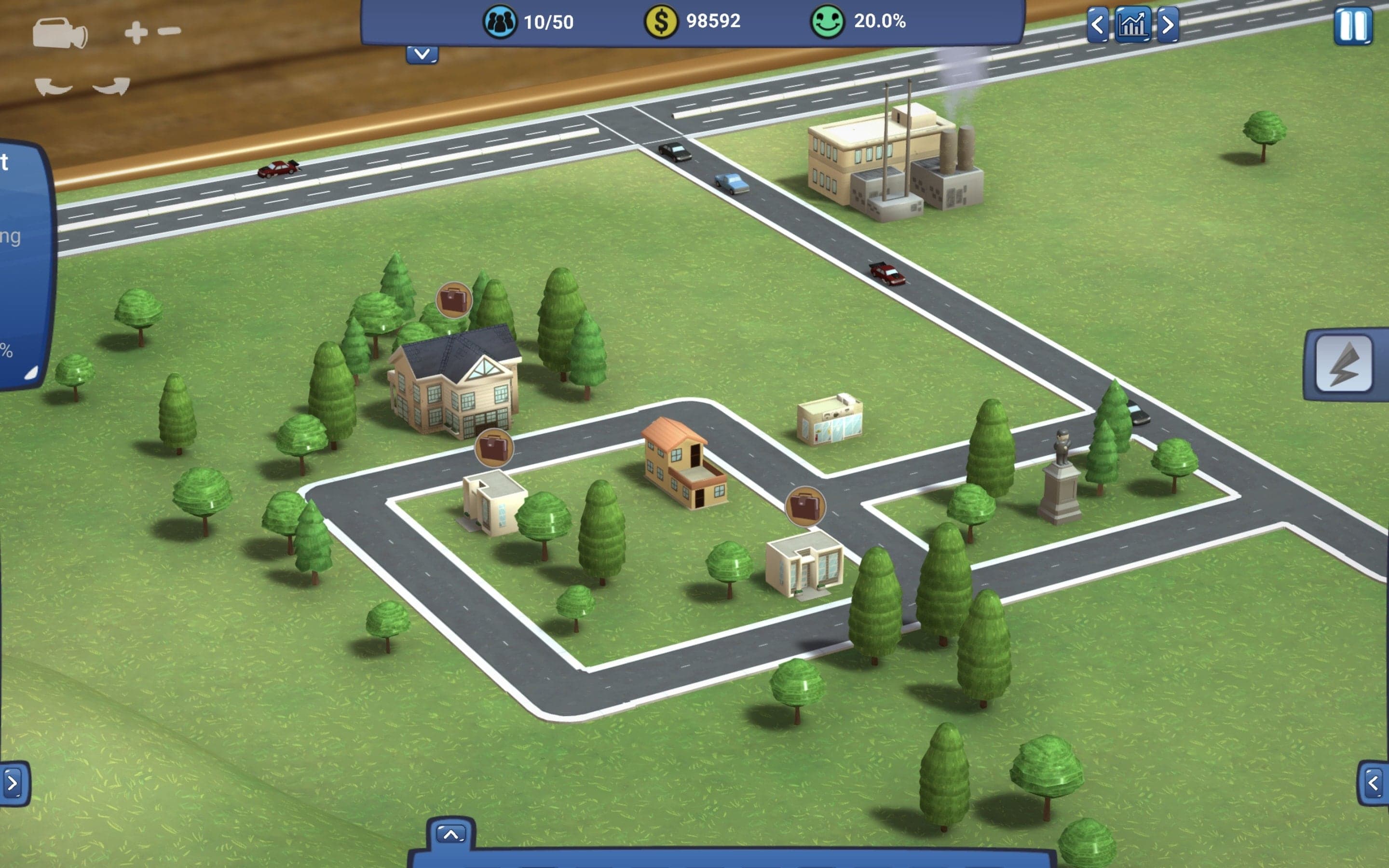The image size is (1389, 868).
Task: Expand the bottom panel with up arrow
Action: click(450, 834)
